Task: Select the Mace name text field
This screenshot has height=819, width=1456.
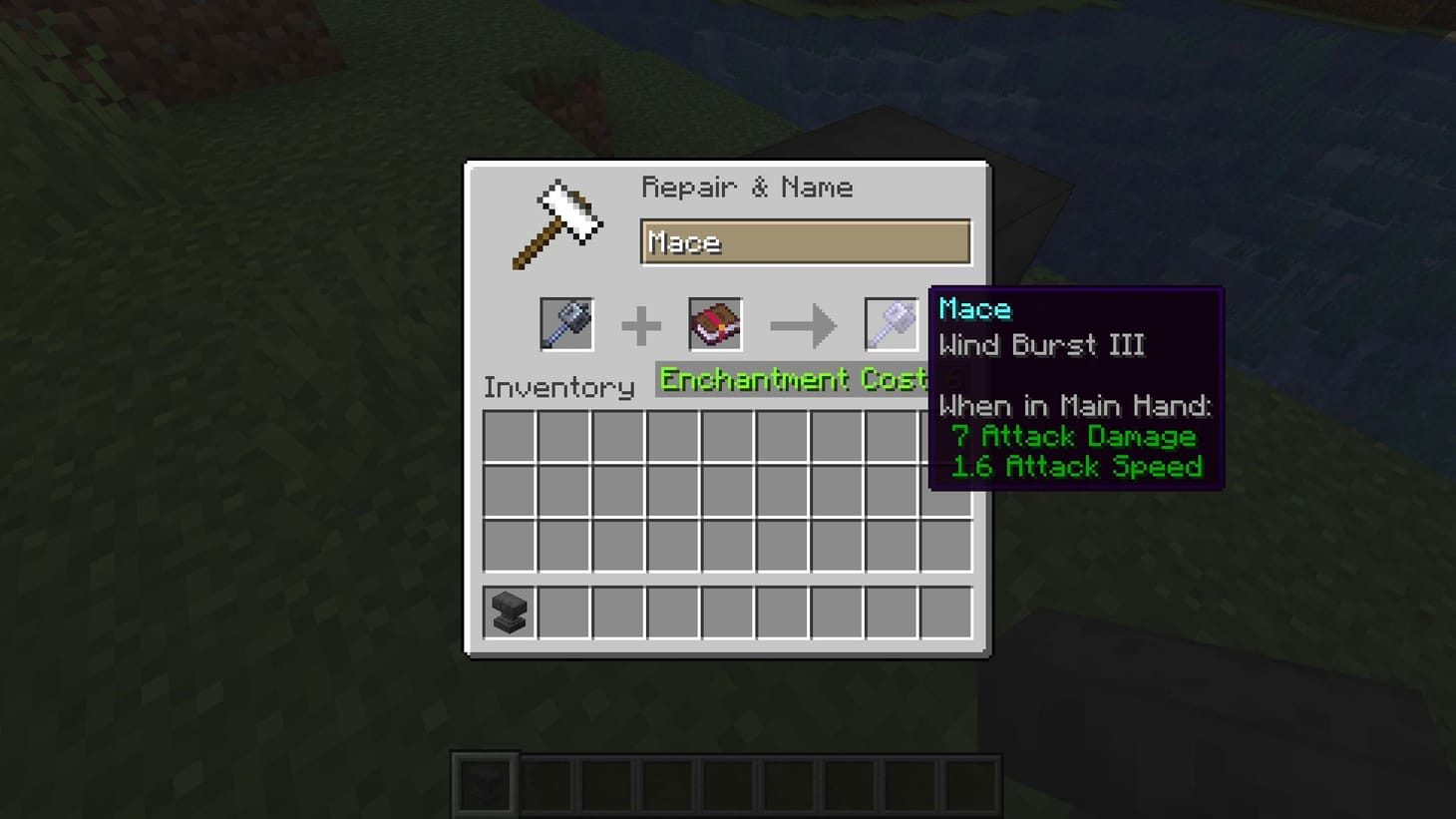Action: 805,241
